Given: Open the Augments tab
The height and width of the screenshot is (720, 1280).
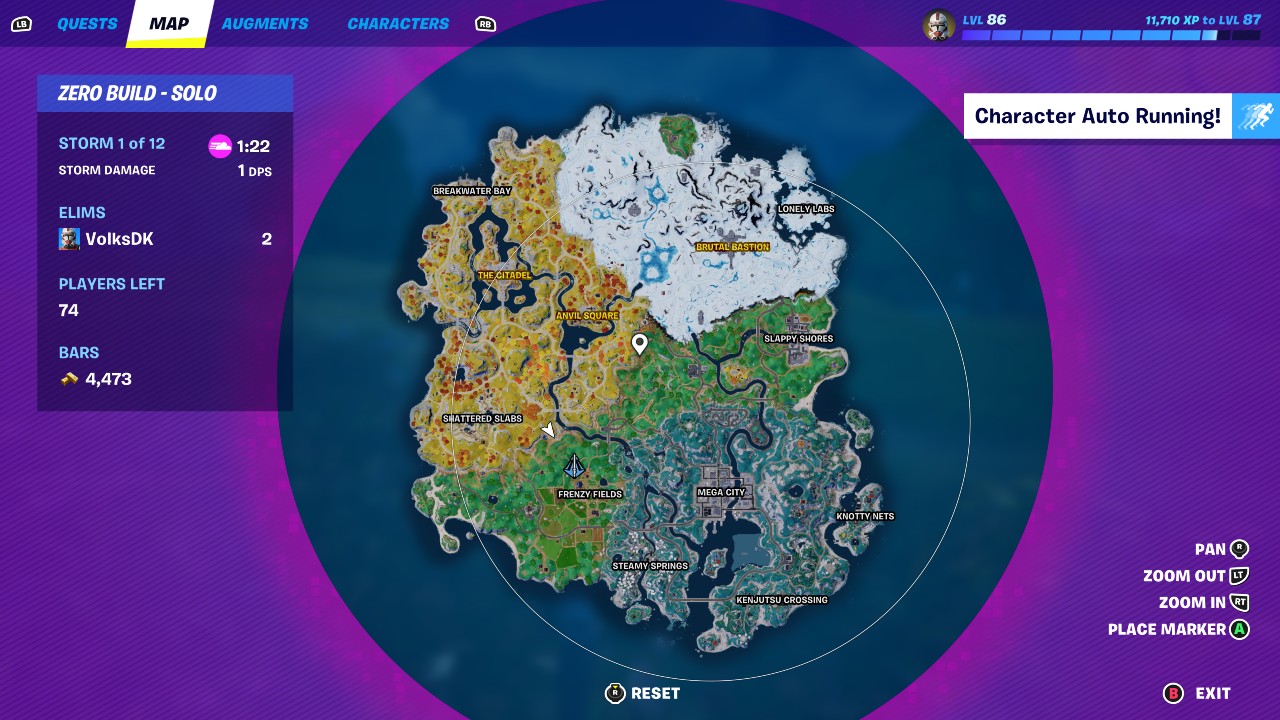Looking at the screenshot, I should pos(265,23).
